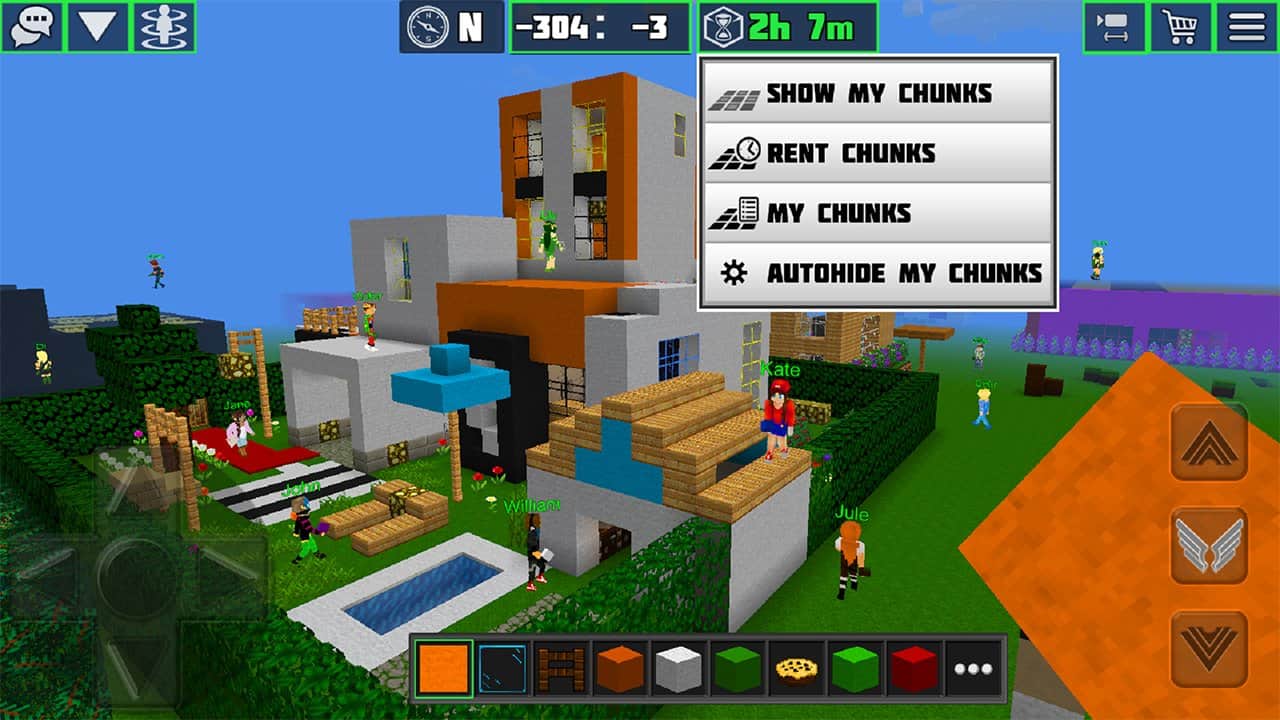Open the hamburger main menu
Image resolution: width=1280 pixels, height=720 pixels.
point(1246,27)
